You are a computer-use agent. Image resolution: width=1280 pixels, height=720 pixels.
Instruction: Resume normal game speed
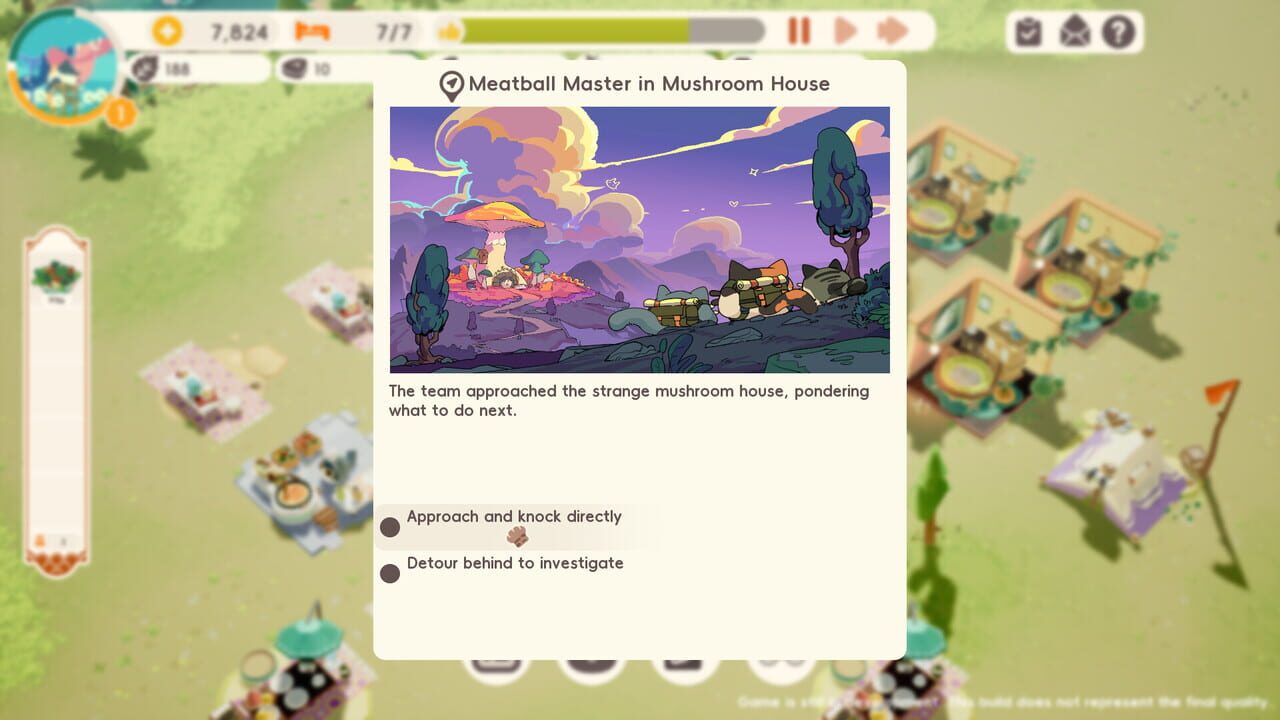click(845, 31)
